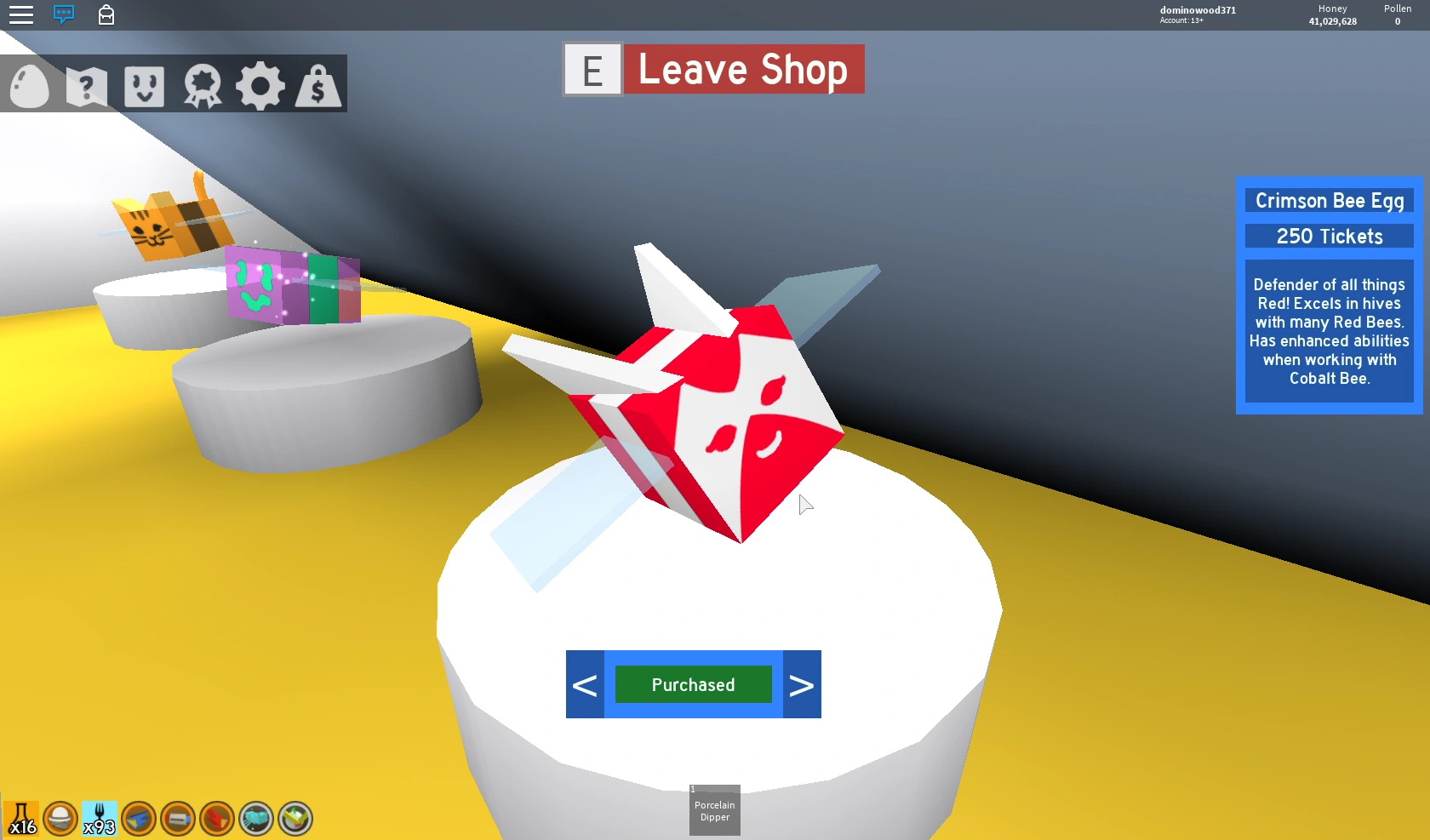Expand the 250 Tickets price panel
The image size is (1430, 840).
coord(1329,237)
